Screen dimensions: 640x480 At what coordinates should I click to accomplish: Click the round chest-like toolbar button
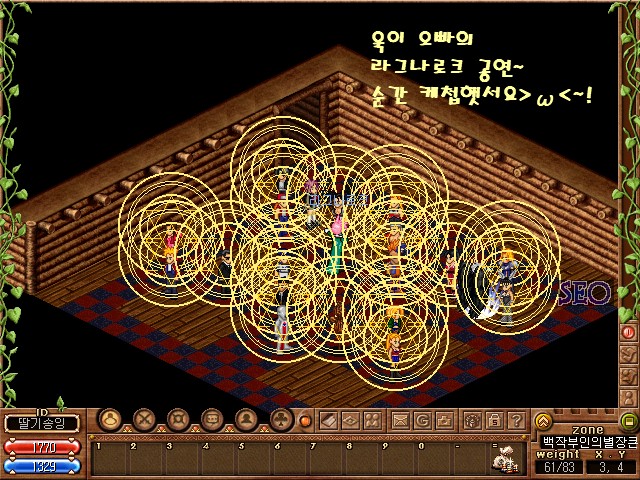pos(211,419)
